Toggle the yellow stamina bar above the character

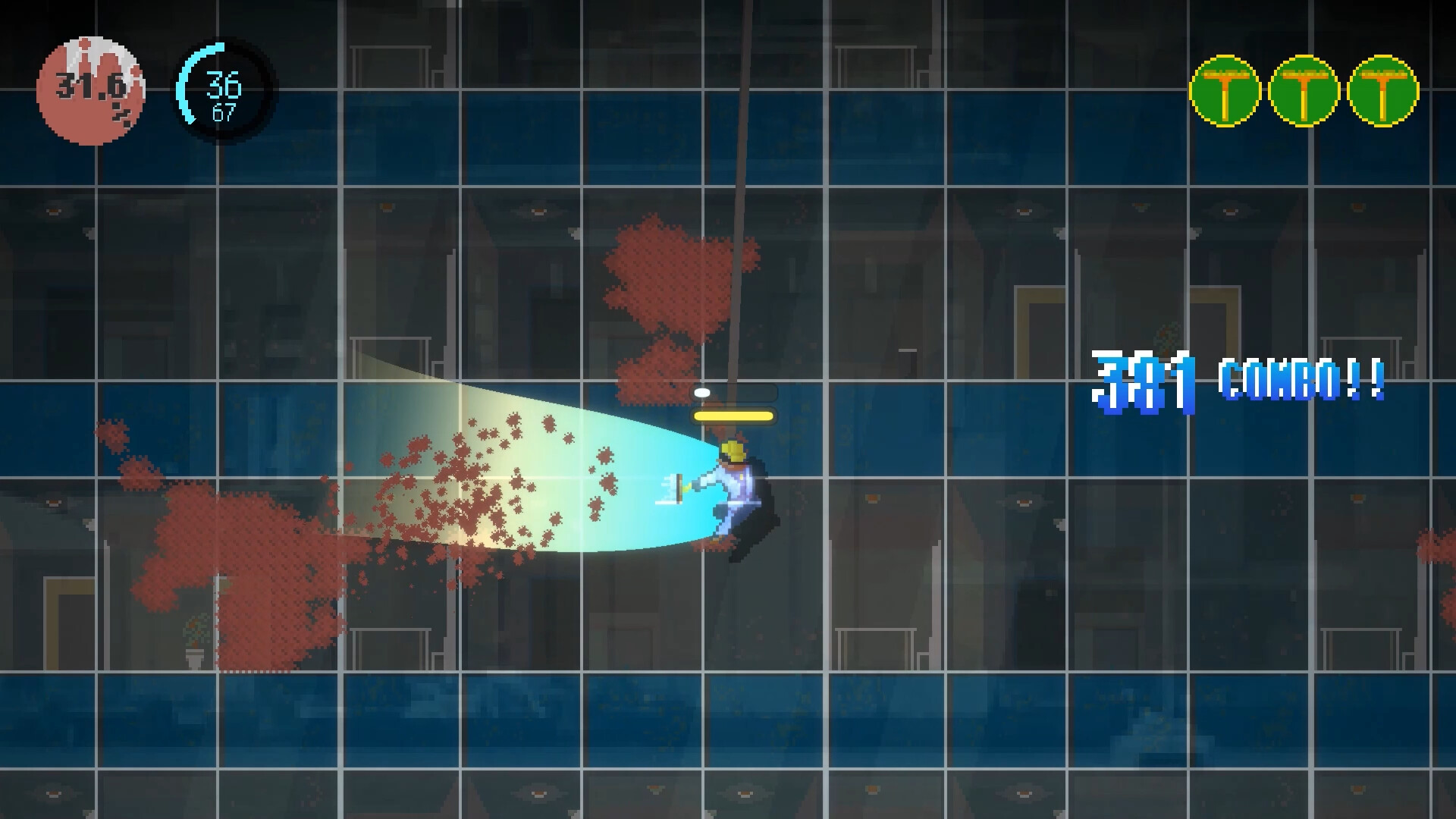(733, 415)
